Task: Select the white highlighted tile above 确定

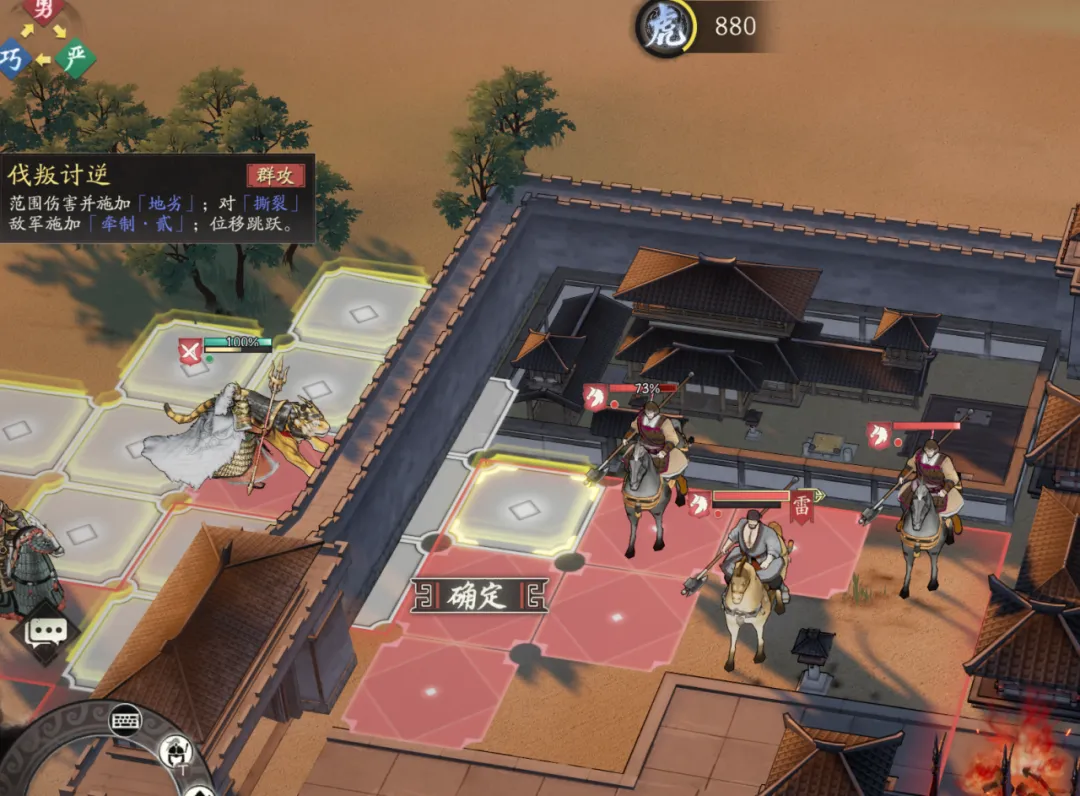Action: [x=523, y=509]
